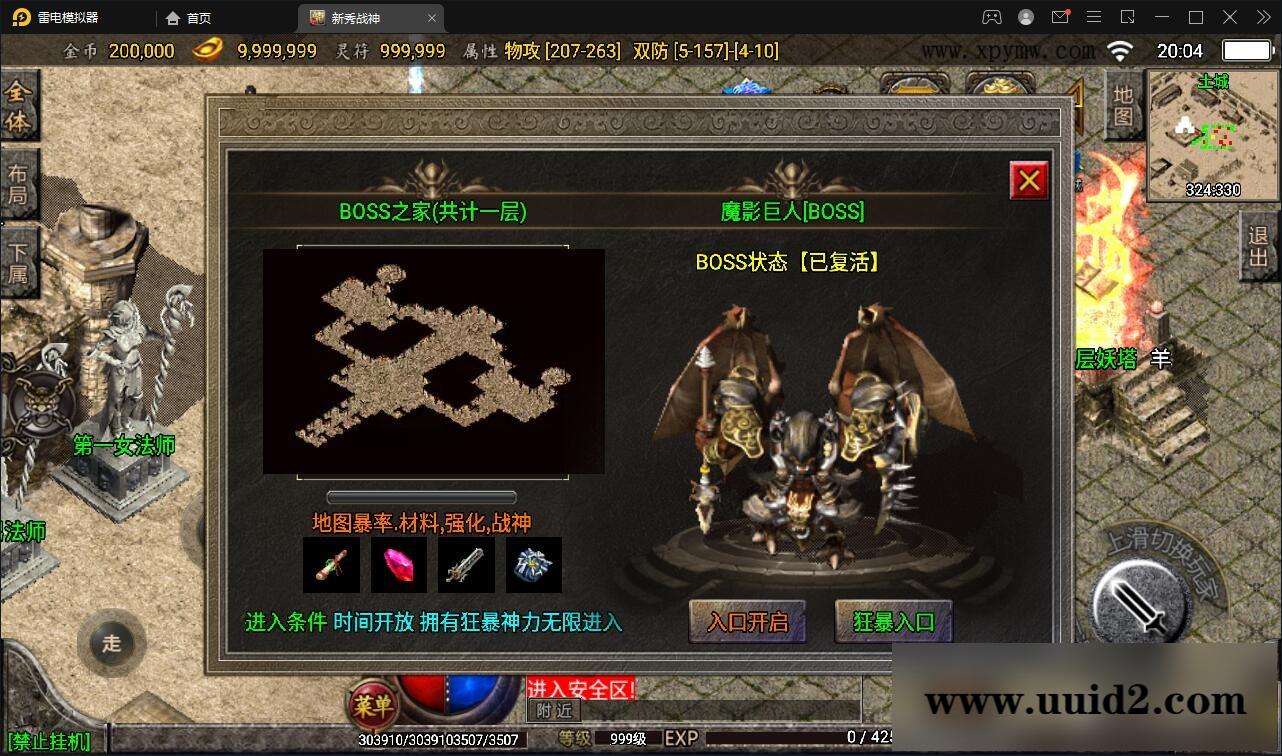The image size is (1282, 756).
Task: Click the armor drop item icon
Action: [x=532, y=564]
